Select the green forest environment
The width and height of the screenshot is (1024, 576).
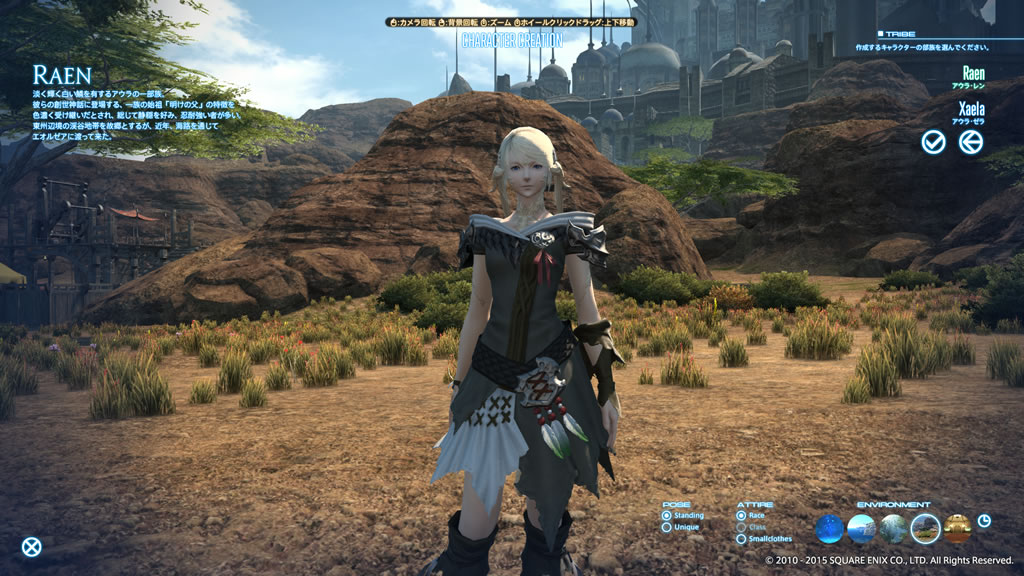pyautogui.click(x=893, y=528)
